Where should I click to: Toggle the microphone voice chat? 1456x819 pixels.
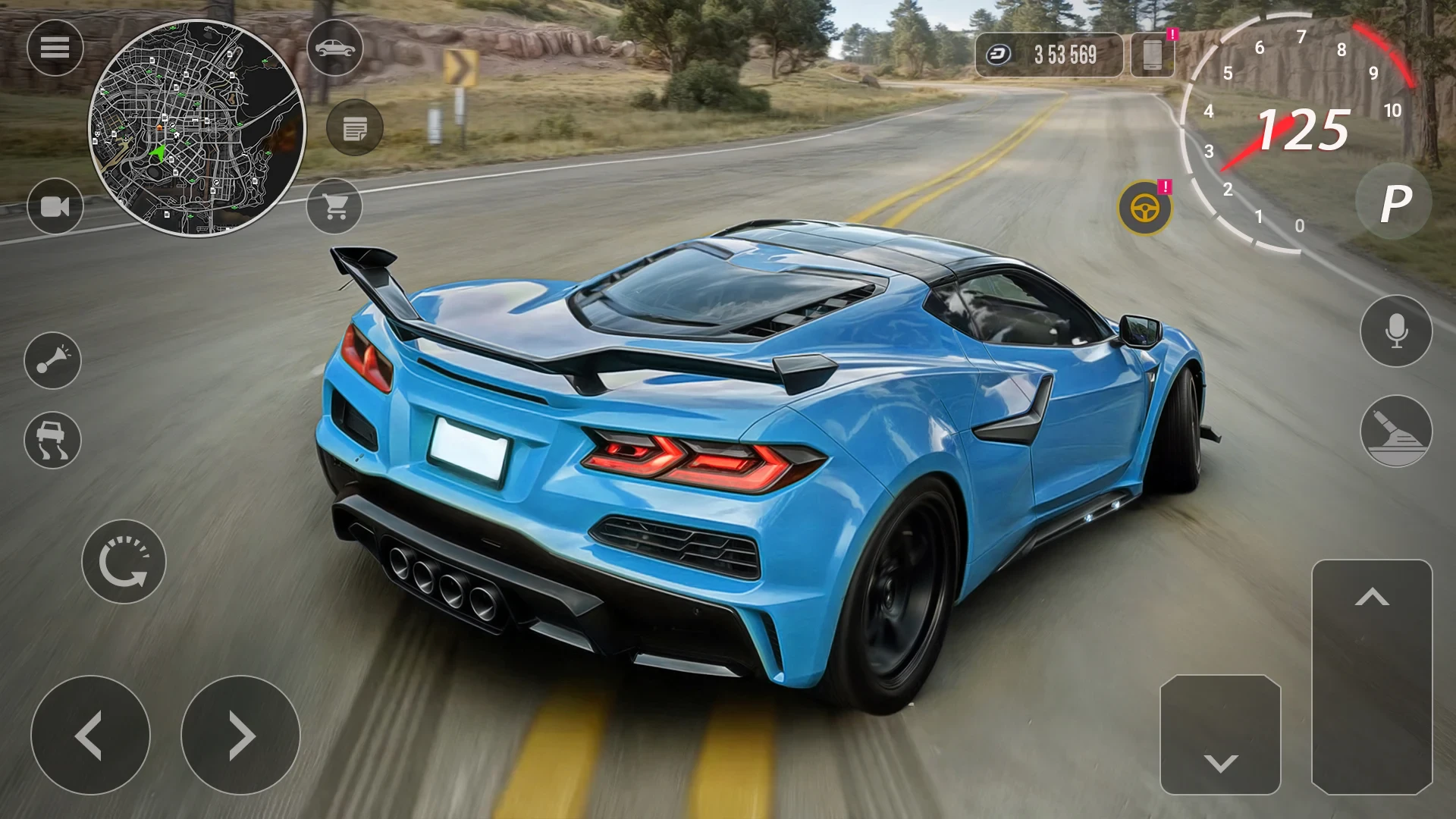click(1396, 331)
